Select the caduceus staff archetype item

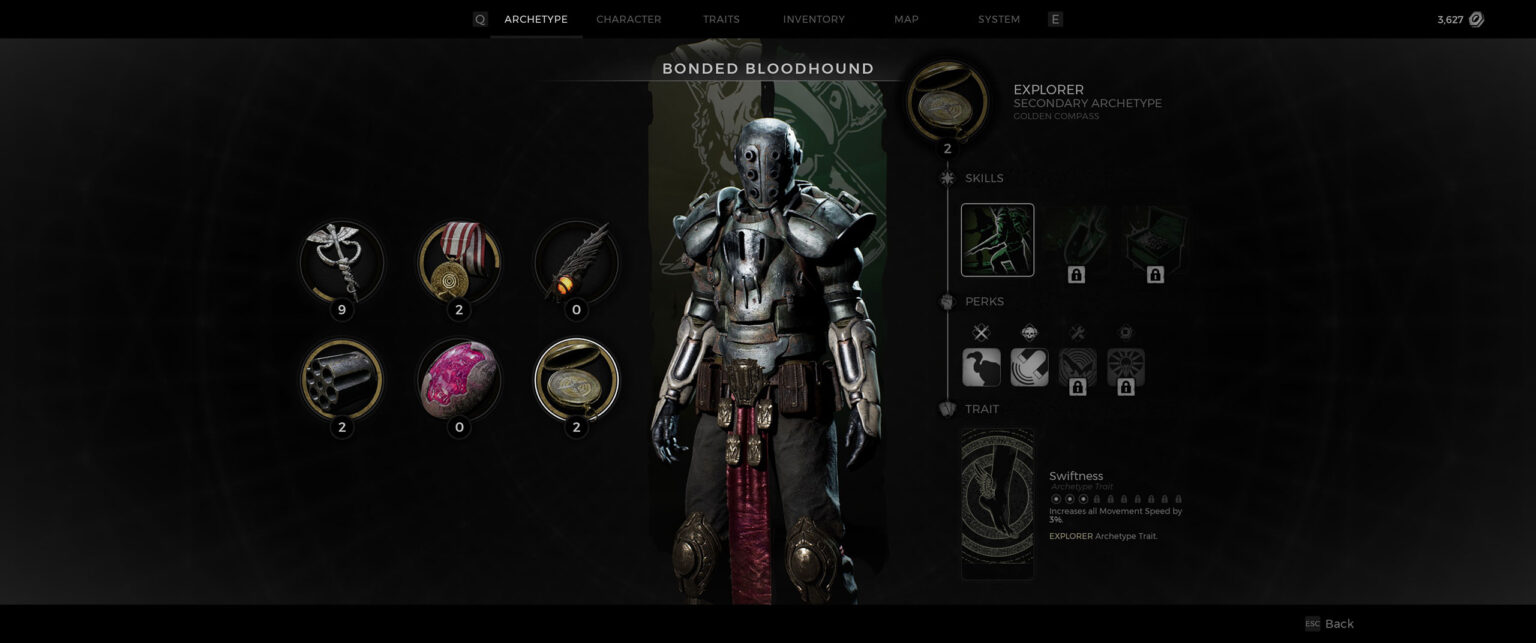tap(342, 262)
